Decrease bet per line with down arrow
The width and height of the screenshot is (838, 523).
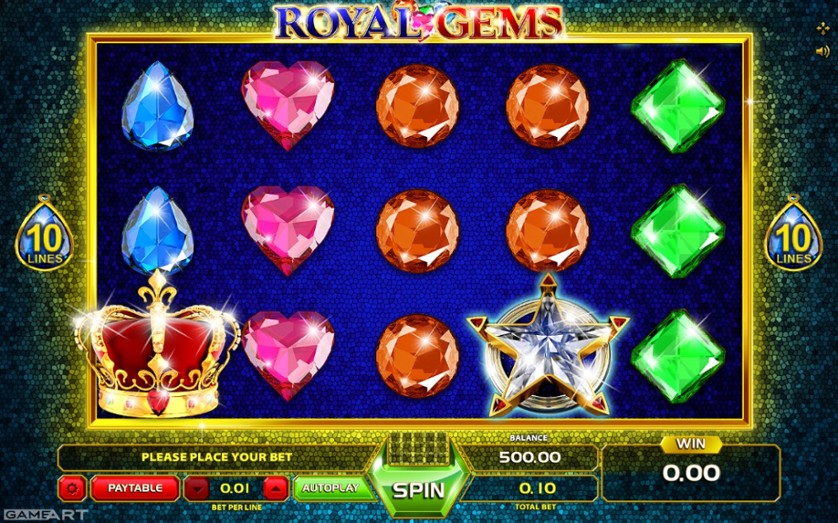[199, 488]
